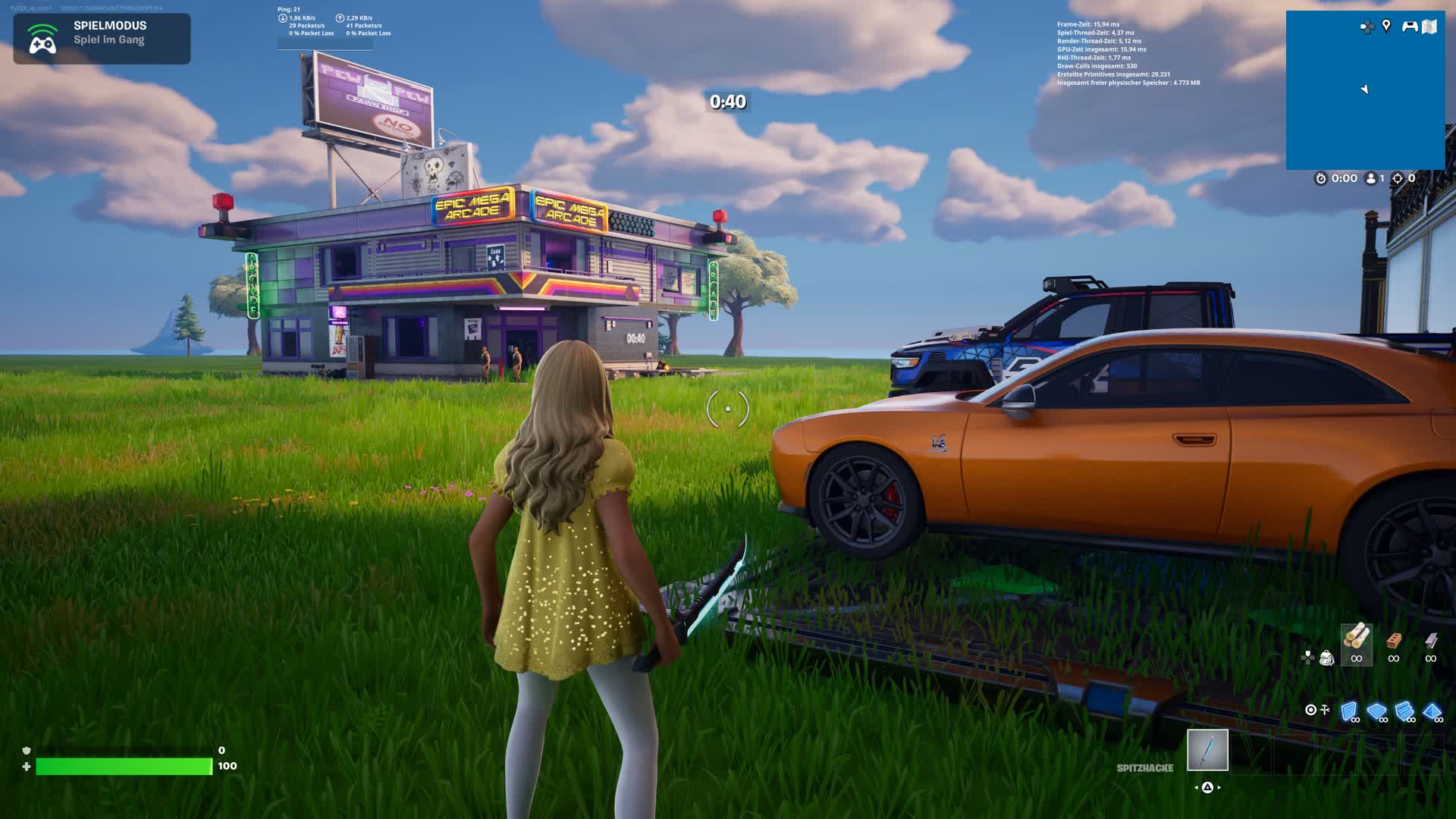
Task: Select the pyramid roof building piece
Action: pyautogui.click(x=1432, y=711)
